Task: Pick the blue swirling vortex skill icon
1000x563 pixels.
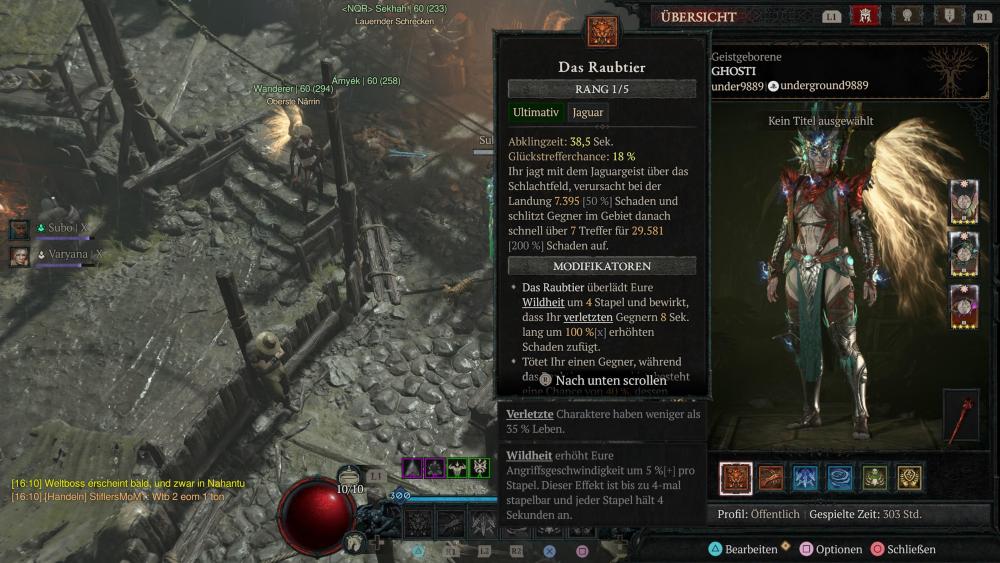Action: pyautogui.click(x=841, y=477)
